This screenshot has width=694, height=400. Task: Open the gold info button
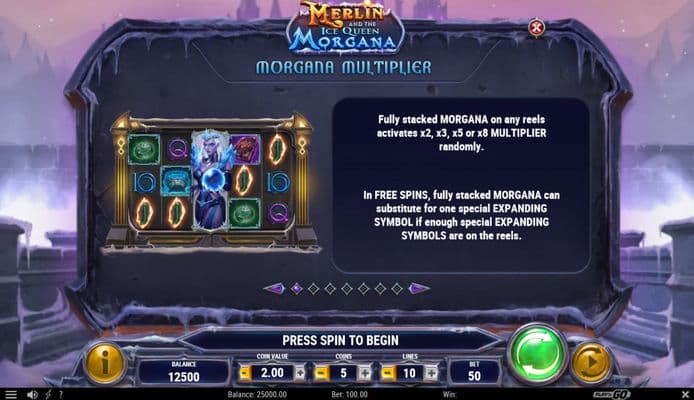pos(104,363)
